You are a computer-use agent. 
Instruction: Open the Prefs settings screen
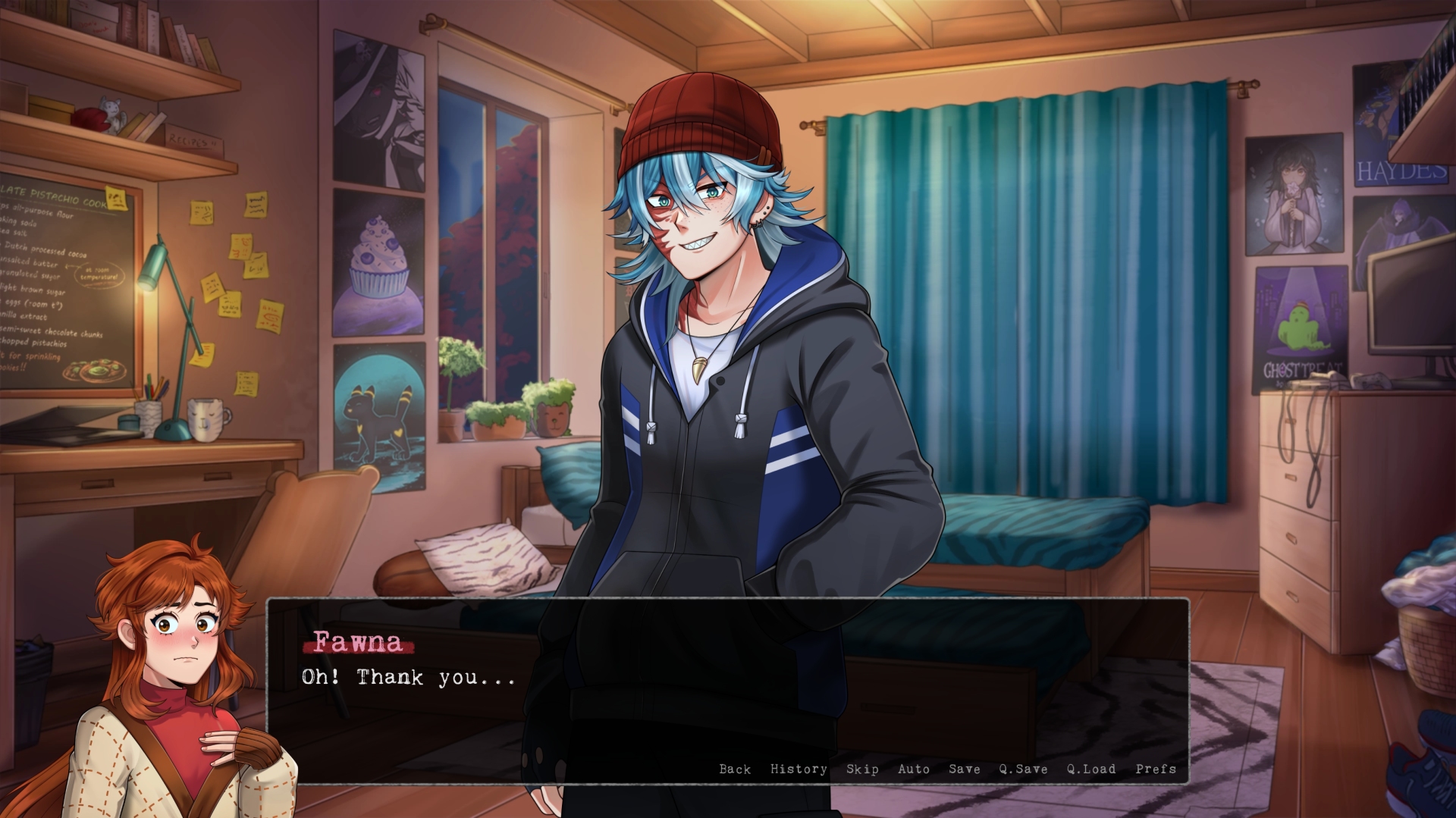pyautogui.click(x=1156, y=769)
